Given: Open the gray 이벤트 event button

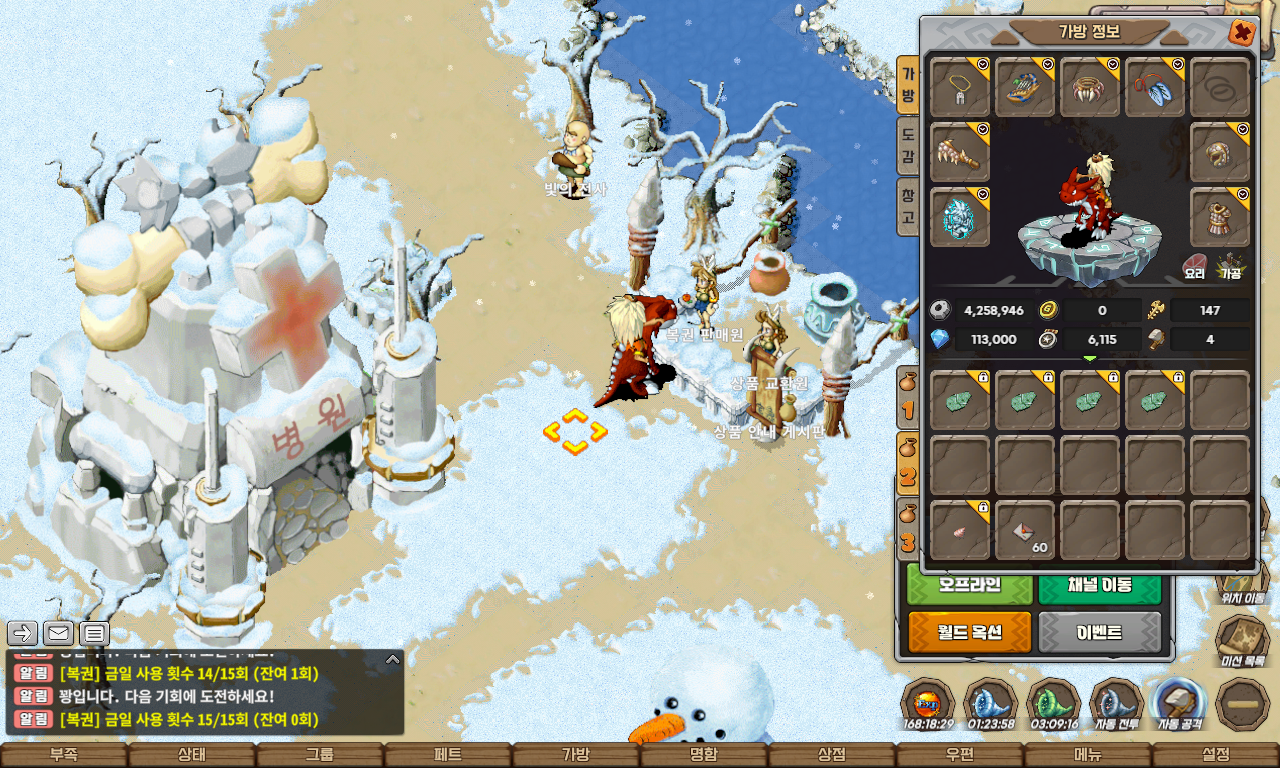Looking at the screenshot, I should point(1100,633).
